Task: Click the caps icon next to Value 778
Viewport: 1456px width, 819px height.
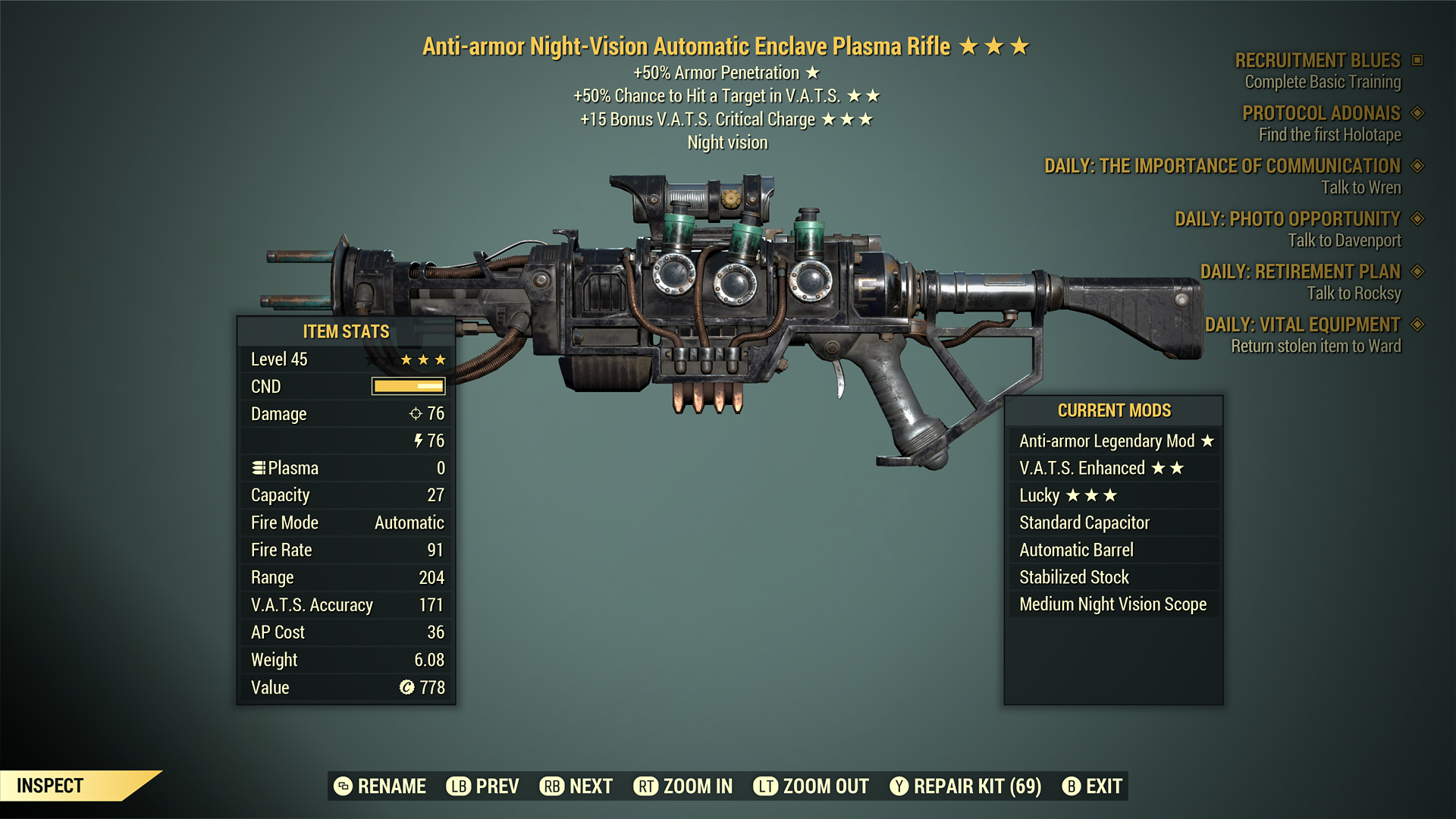Action: 408,687
